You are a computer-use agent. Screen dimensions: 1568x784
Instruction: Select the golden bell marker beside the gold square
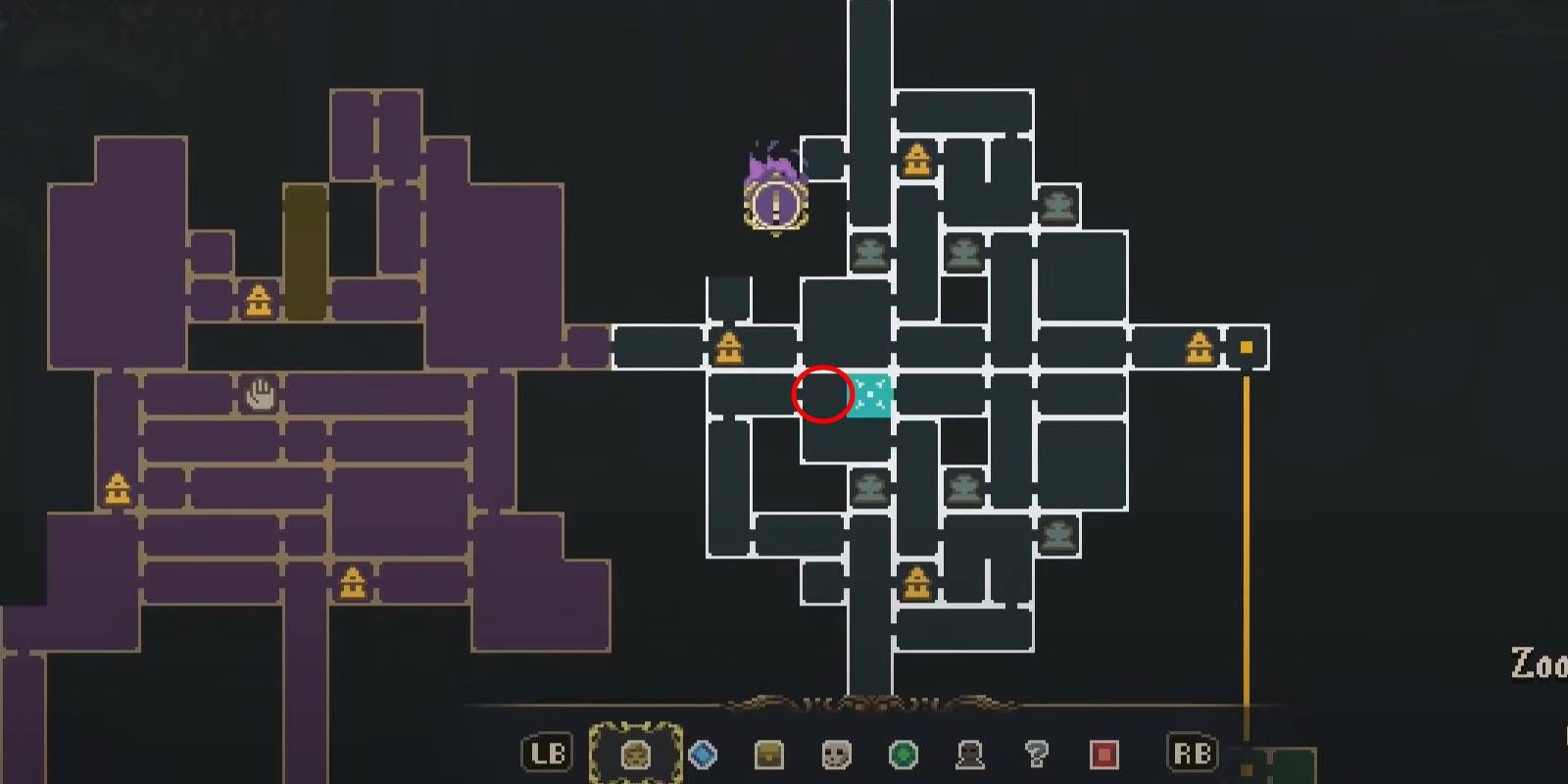click(1200, 348)
